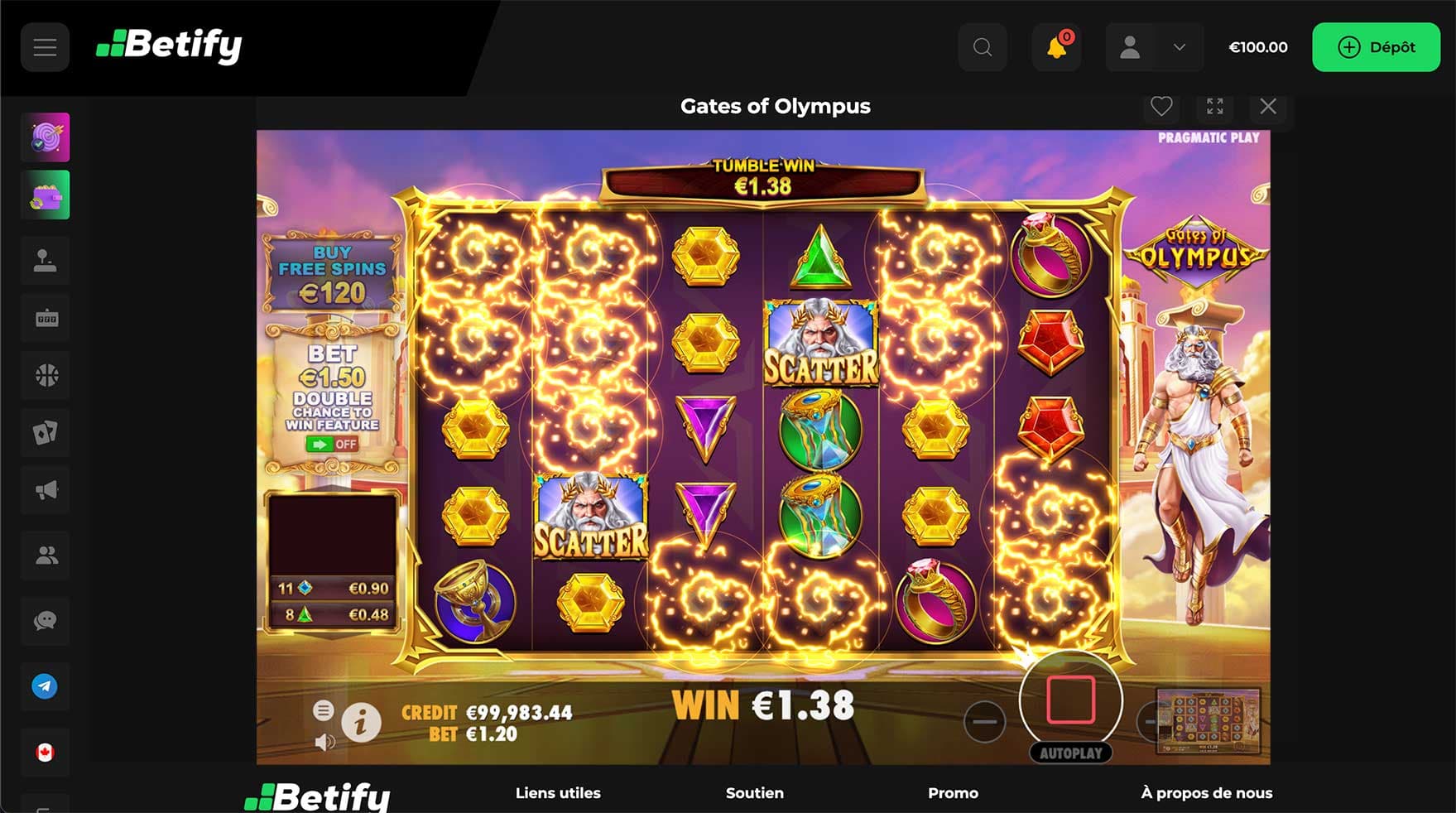Go to the Promo footer link
The image size is (1456, 813).
(953, 793)
